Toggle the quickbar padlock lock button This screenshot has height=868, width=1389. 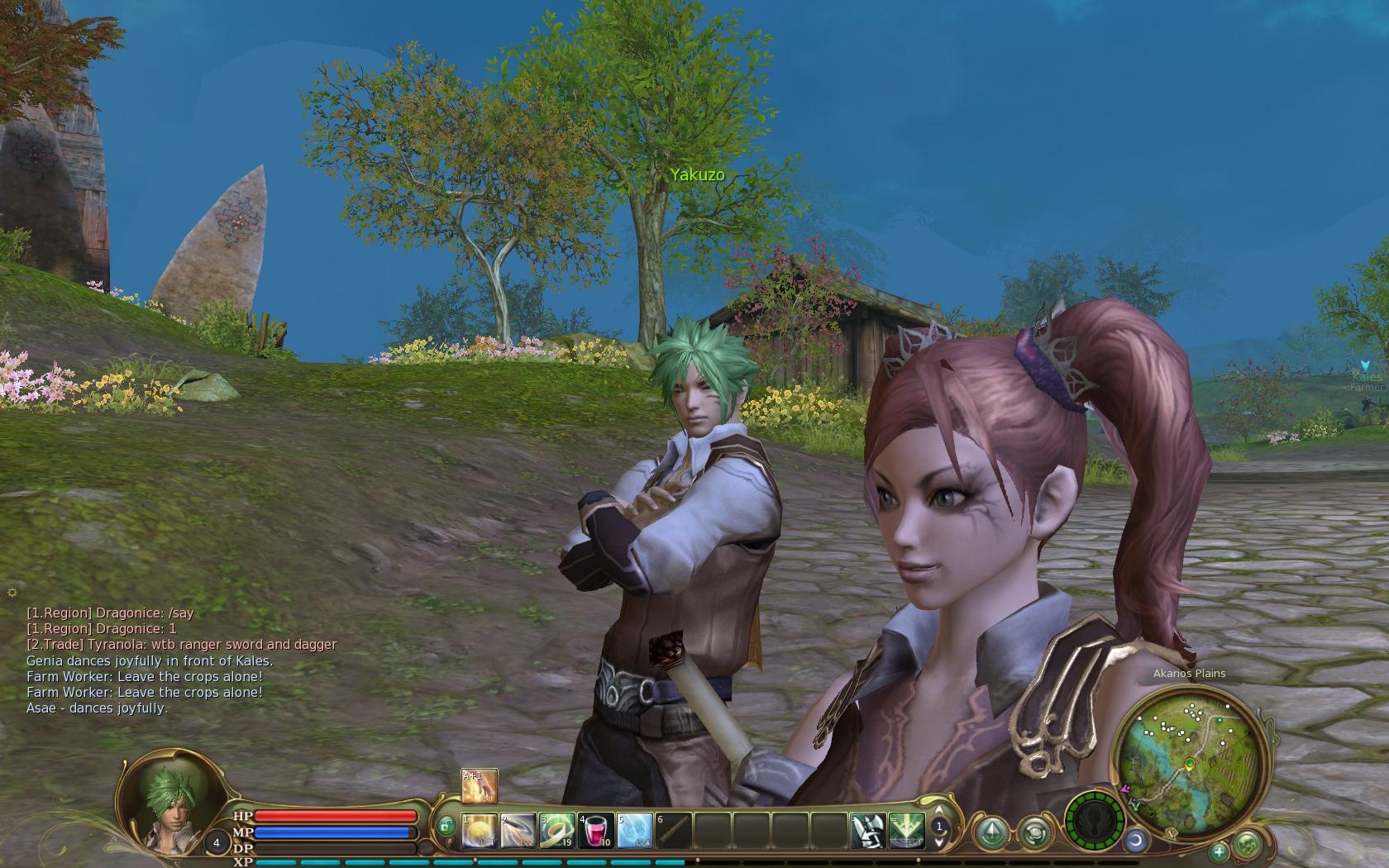click(x=446, y=825)
